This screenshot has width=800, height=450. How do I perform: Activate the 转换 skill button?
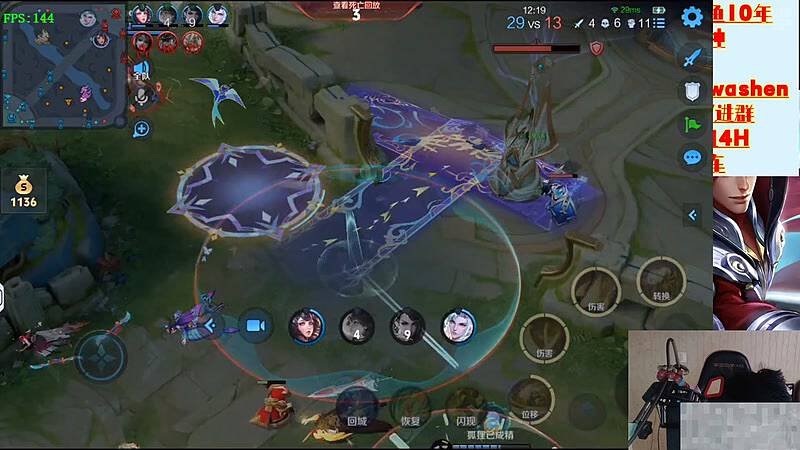coord(660,280)
